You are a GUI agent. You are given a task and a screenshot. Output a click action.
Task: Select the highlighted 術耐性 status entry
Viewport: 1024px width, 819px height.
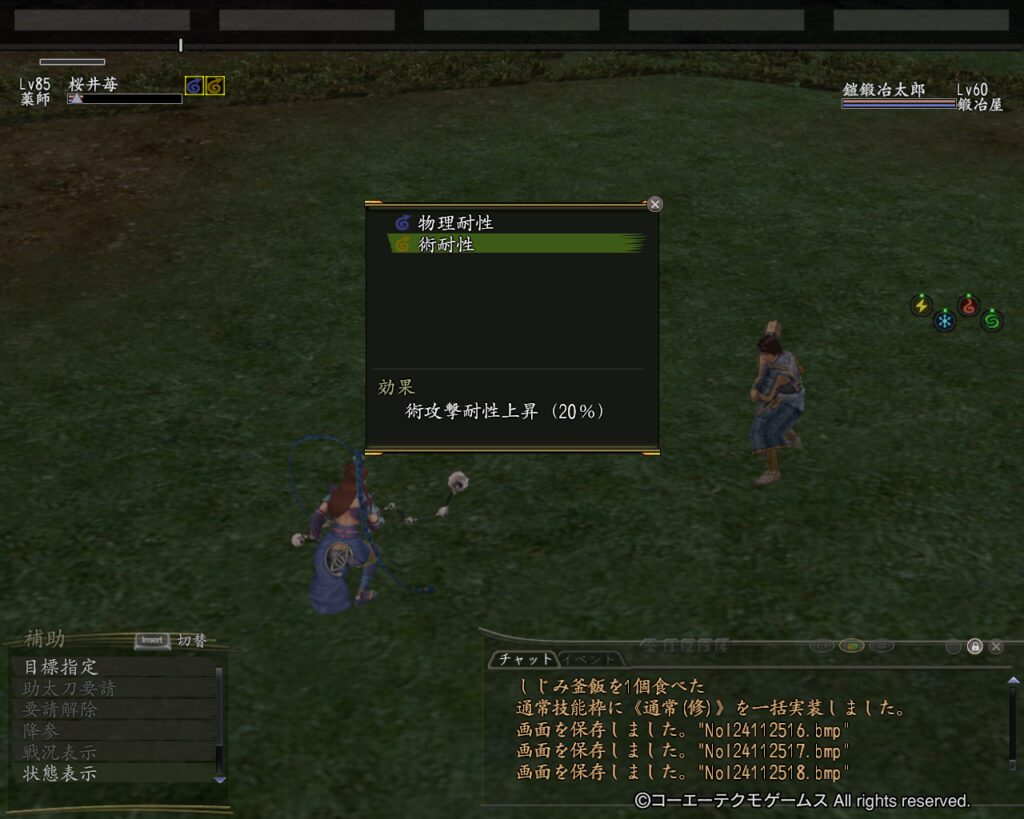446,244
